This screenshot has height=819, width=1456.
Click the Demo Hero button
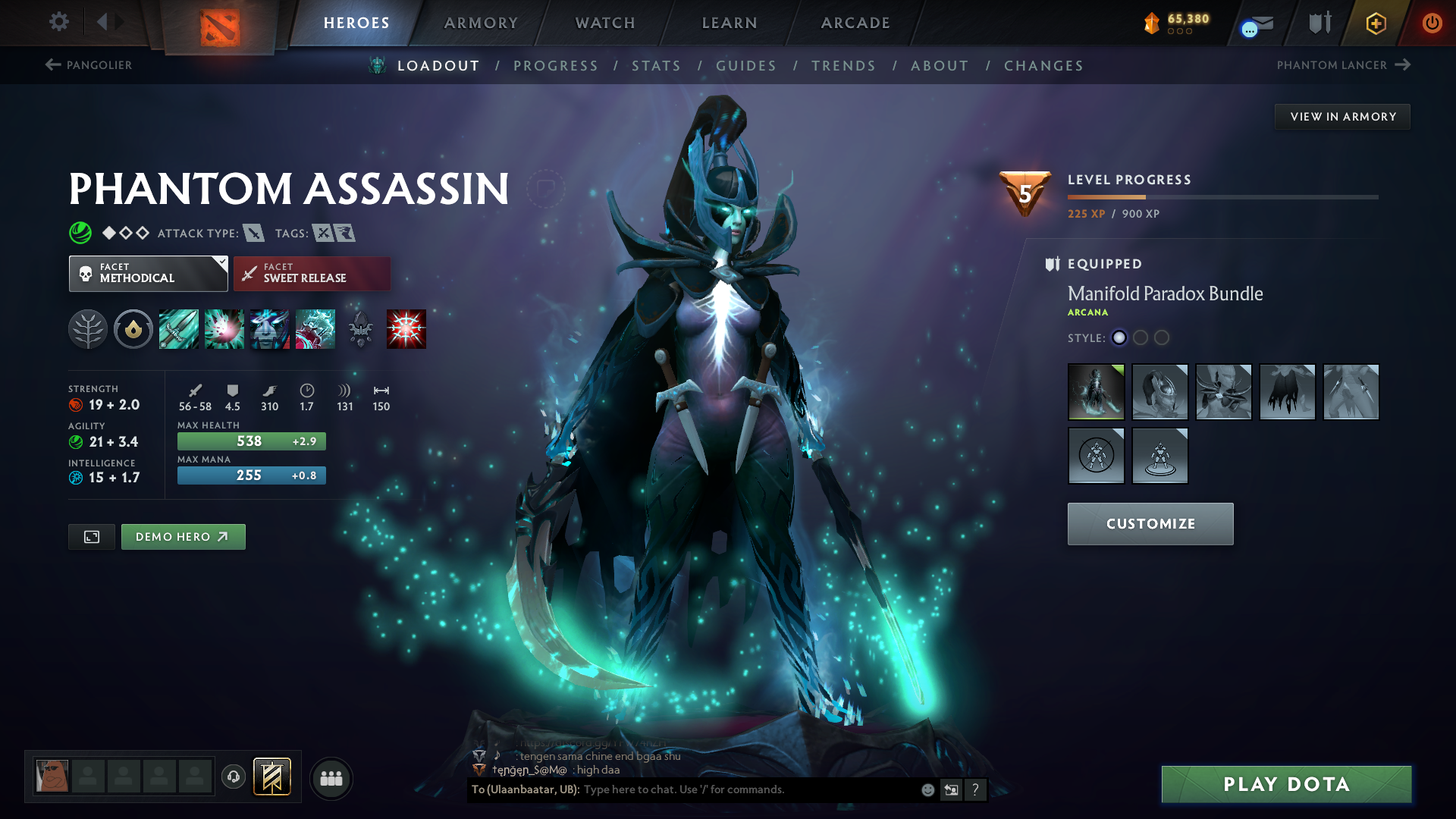tap(183, 536)
